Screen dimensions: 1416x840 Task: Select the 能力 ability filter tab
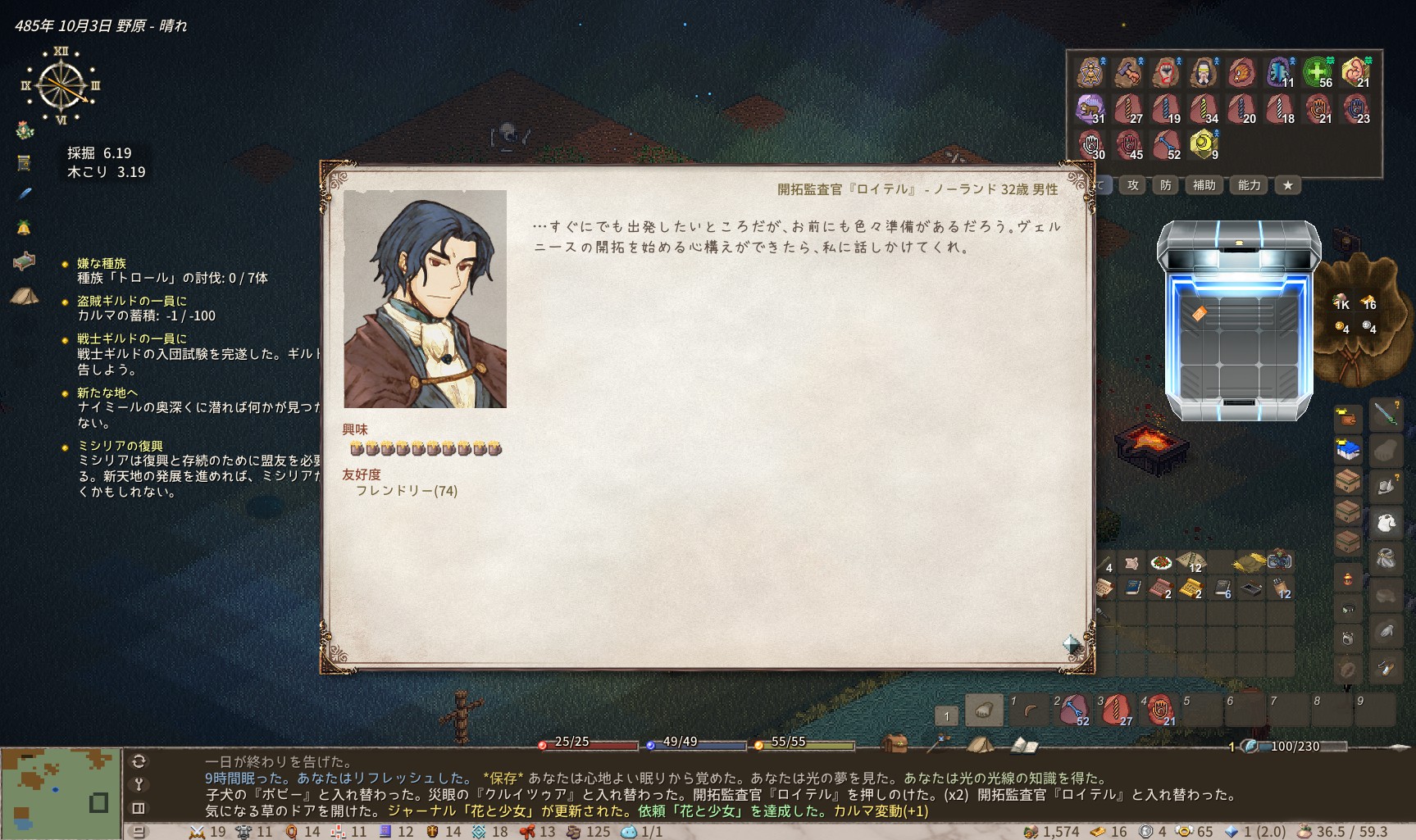tap(1249, 185)
